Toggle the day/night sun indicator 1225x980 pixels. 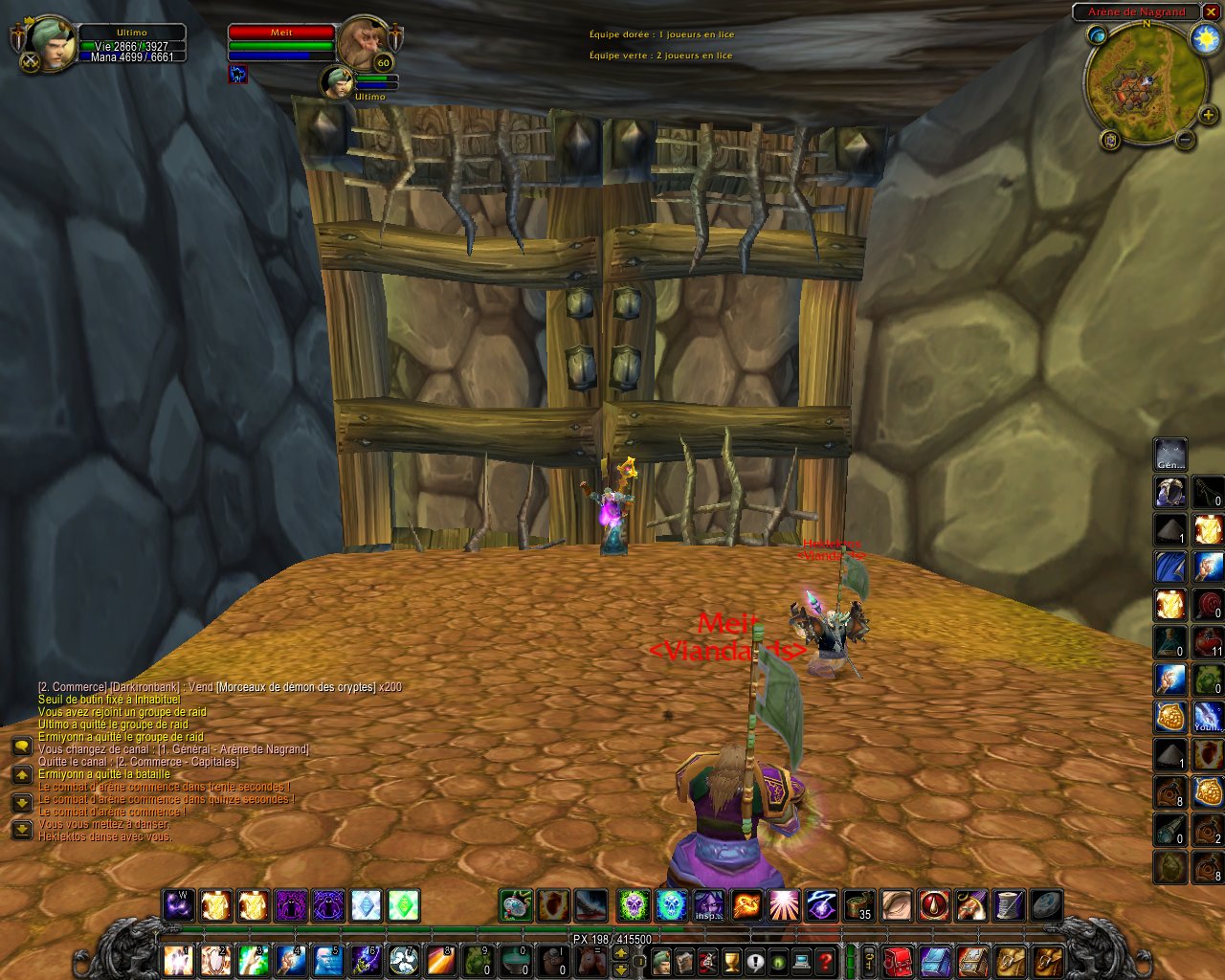coord(1204,38)
